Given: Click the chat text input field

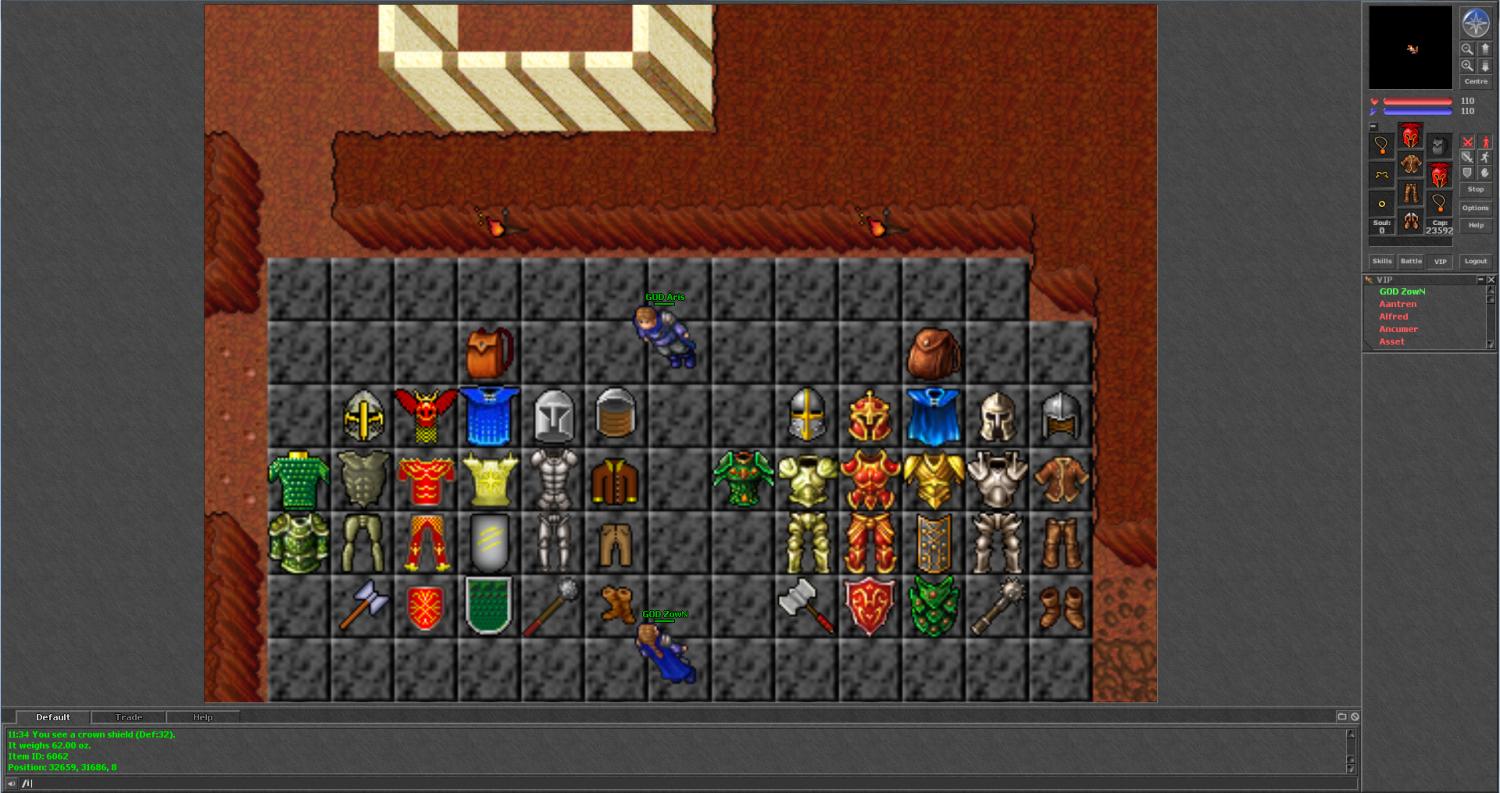Looking at the screenshot, I should click(x=680, y=783).
